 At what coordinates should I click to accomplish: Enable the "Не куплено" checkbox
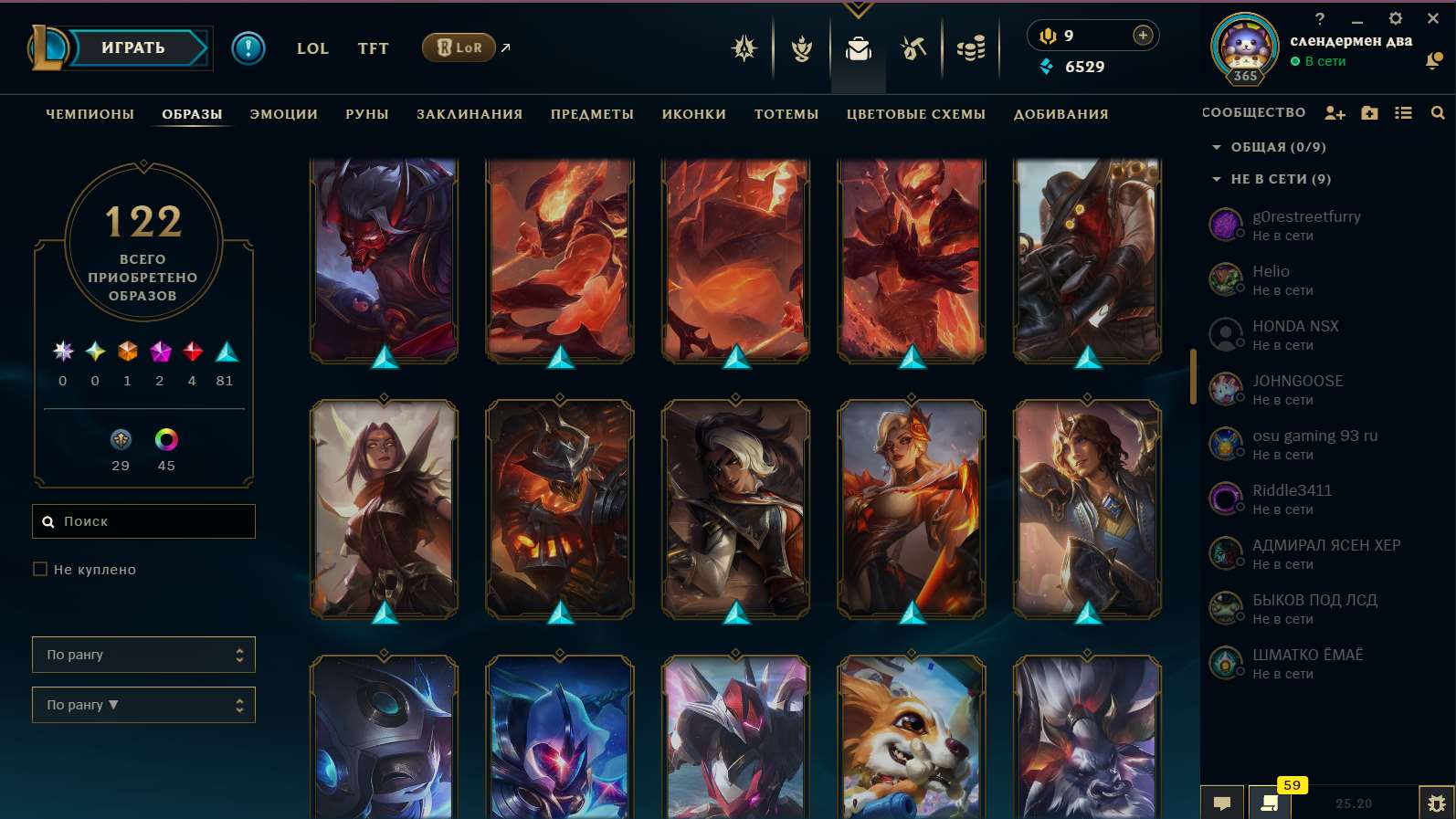(x=40, y=568)
